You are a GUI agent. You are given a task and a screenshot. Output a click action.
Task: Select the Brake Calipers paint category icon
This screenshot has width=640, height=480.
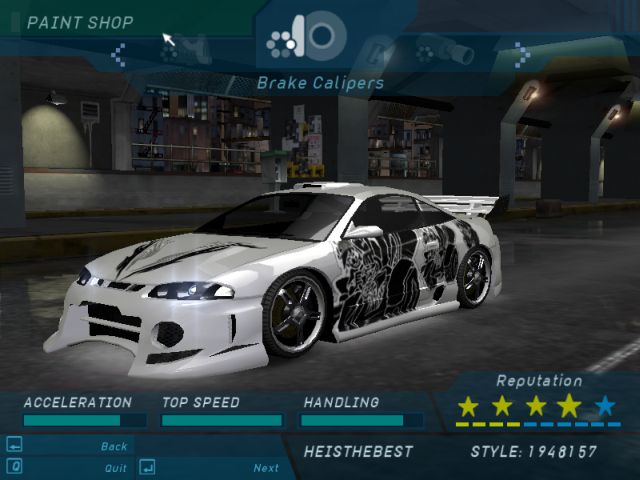tap(308, 37)
